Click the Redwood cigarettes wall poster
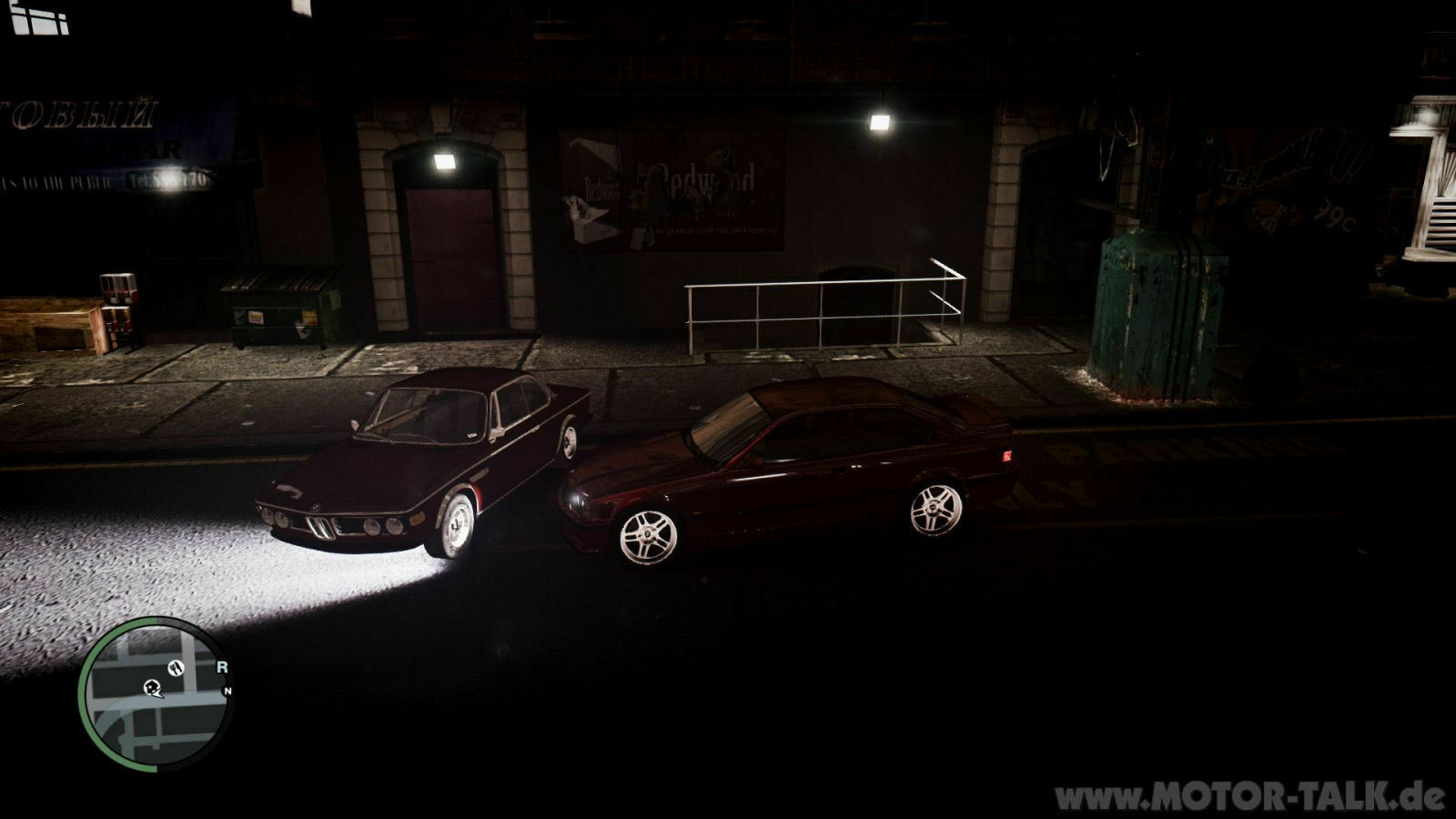1456x819 pixels. (x=669, y=191)
